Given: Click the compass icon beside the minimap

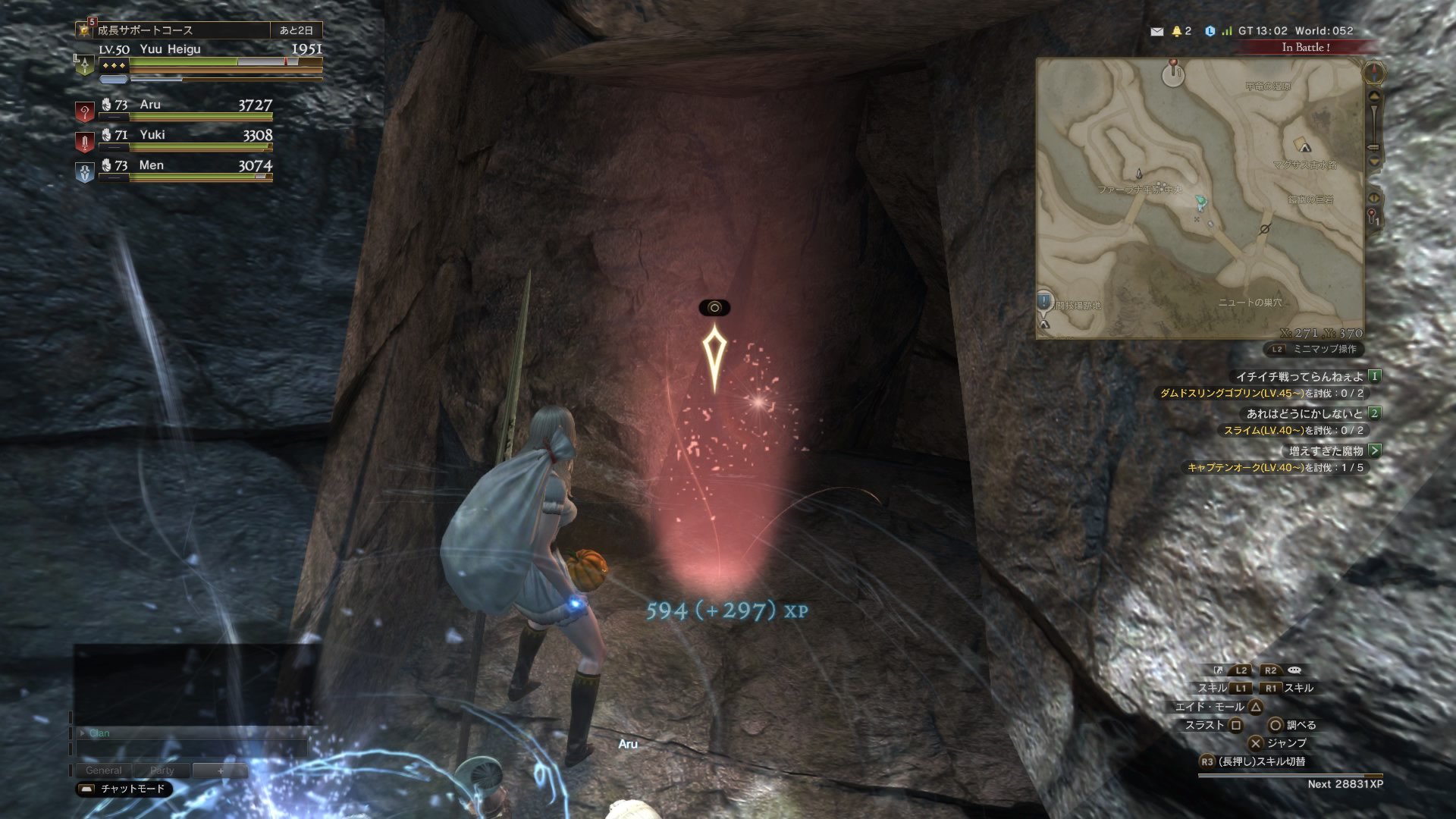Looking at the screenshot, I should coord(1374,73).
